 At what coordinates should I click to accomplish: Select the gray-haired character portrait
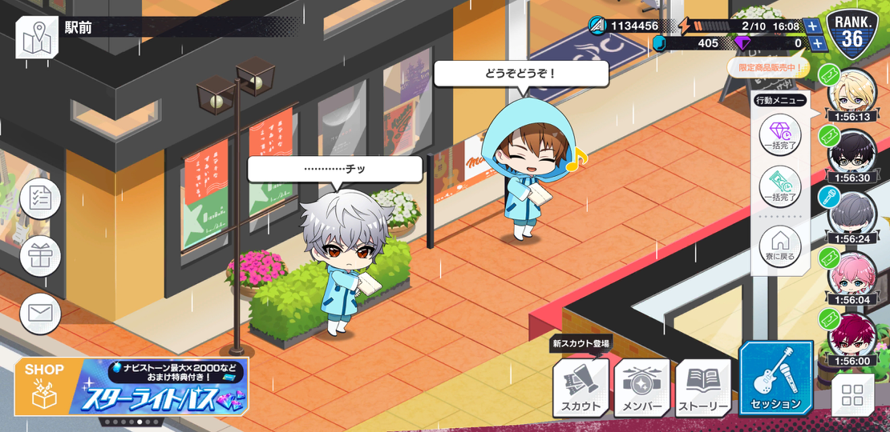click(x=853, y=214)
